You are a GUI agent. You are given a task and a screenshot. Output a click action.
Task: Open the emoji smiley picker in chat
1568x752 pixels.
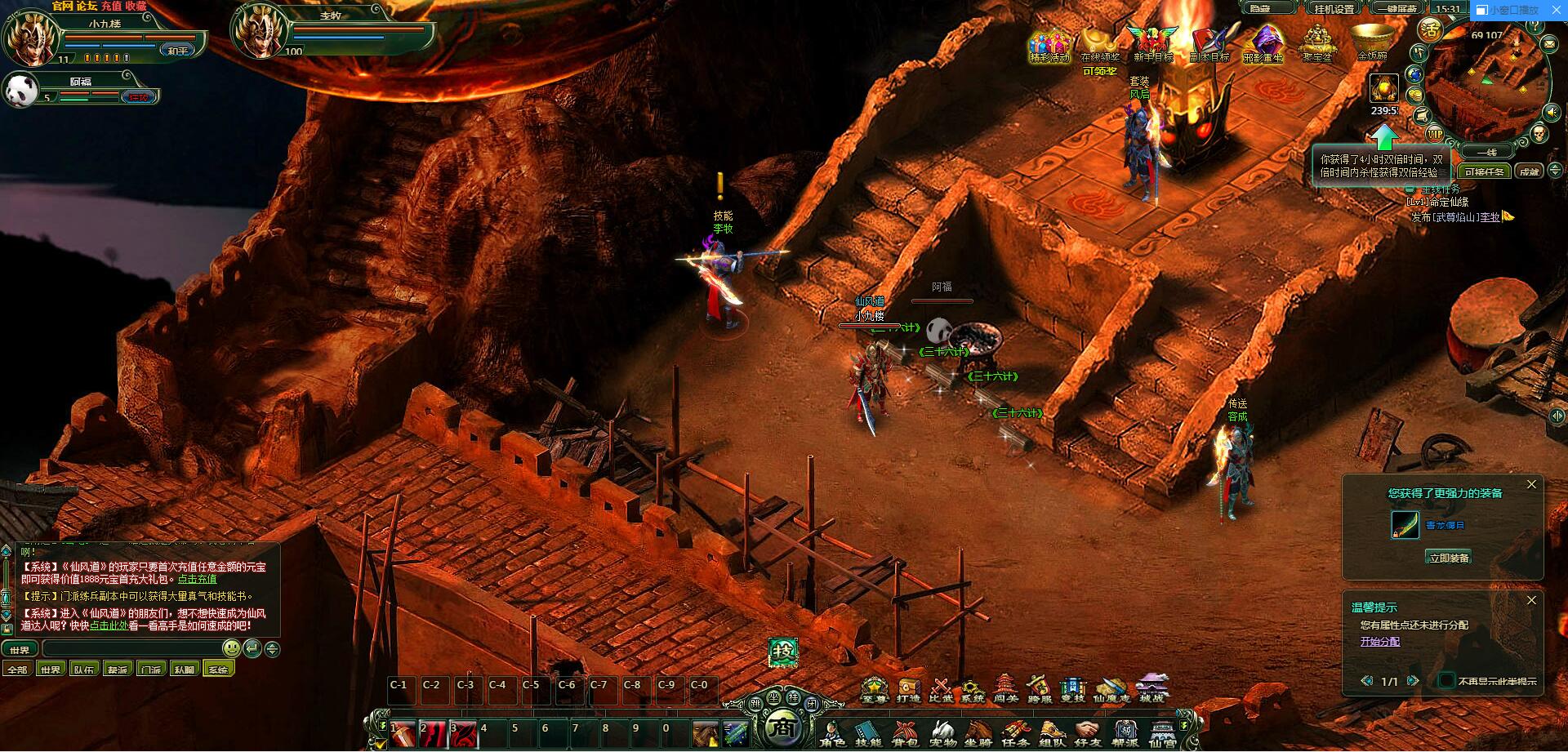coord(232,649)
